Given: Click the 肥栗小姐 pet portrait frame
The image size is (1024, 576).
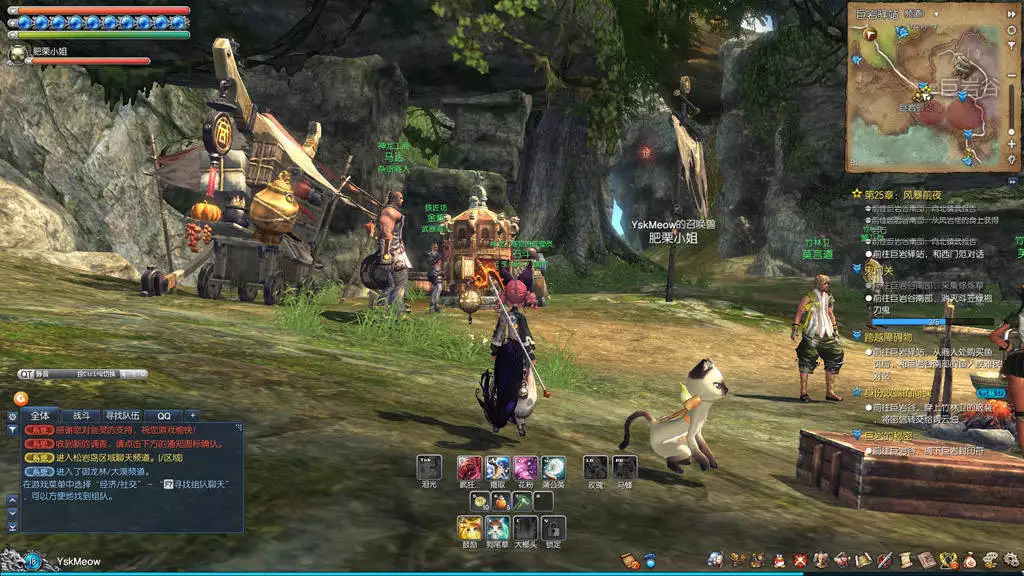Looking at the screenshot, I should 16,54.
